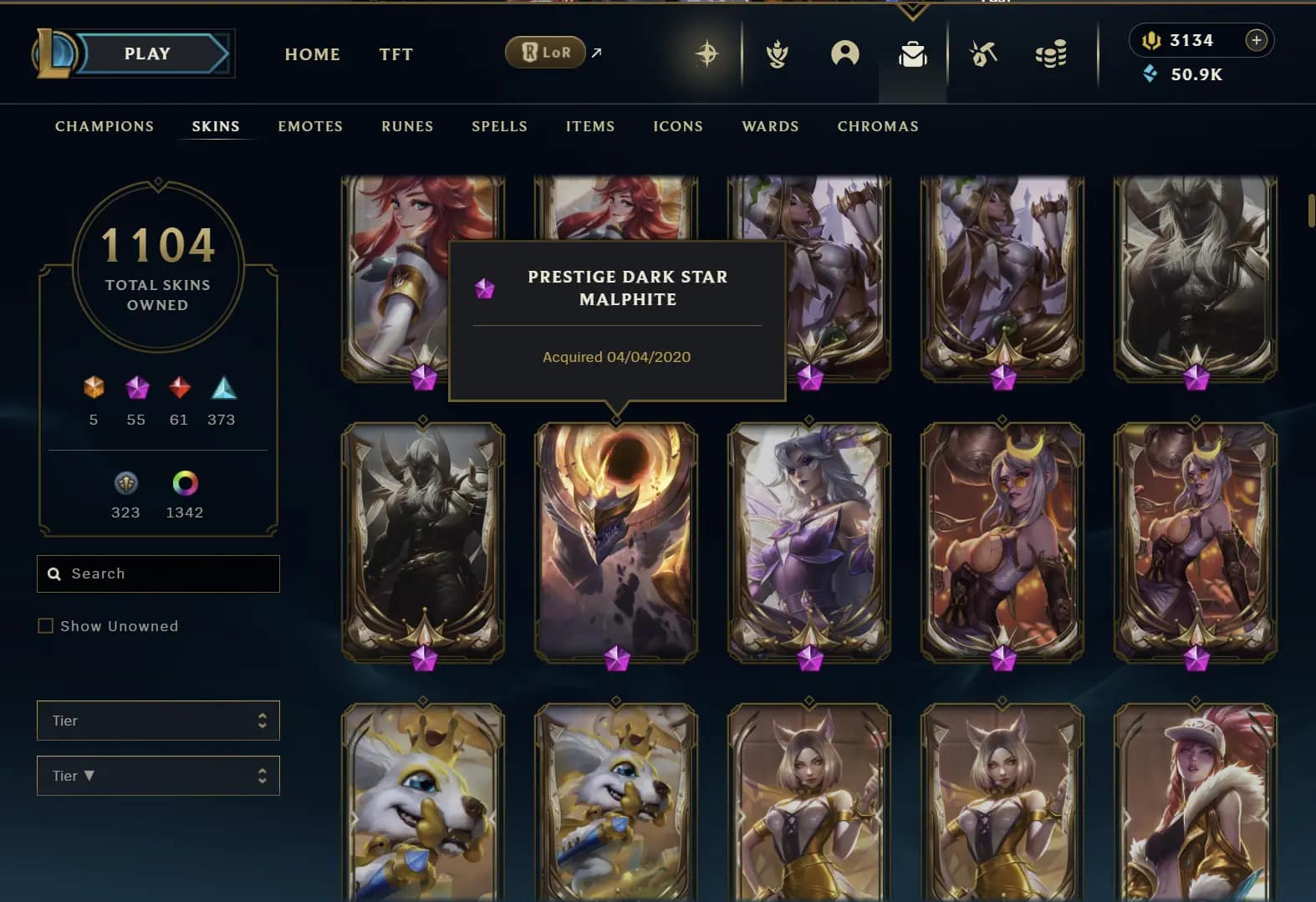This screenshot has height=902, width=1316.
Task: Open the store coins icon
Action: [x=1050, y=54]
